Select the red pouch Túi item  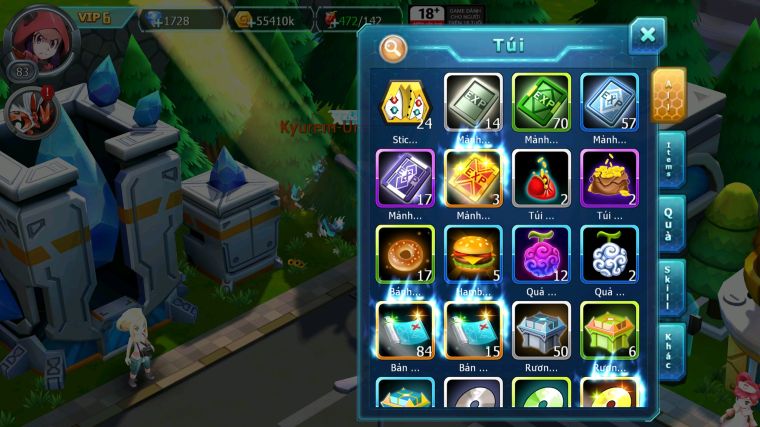[541, 178]
